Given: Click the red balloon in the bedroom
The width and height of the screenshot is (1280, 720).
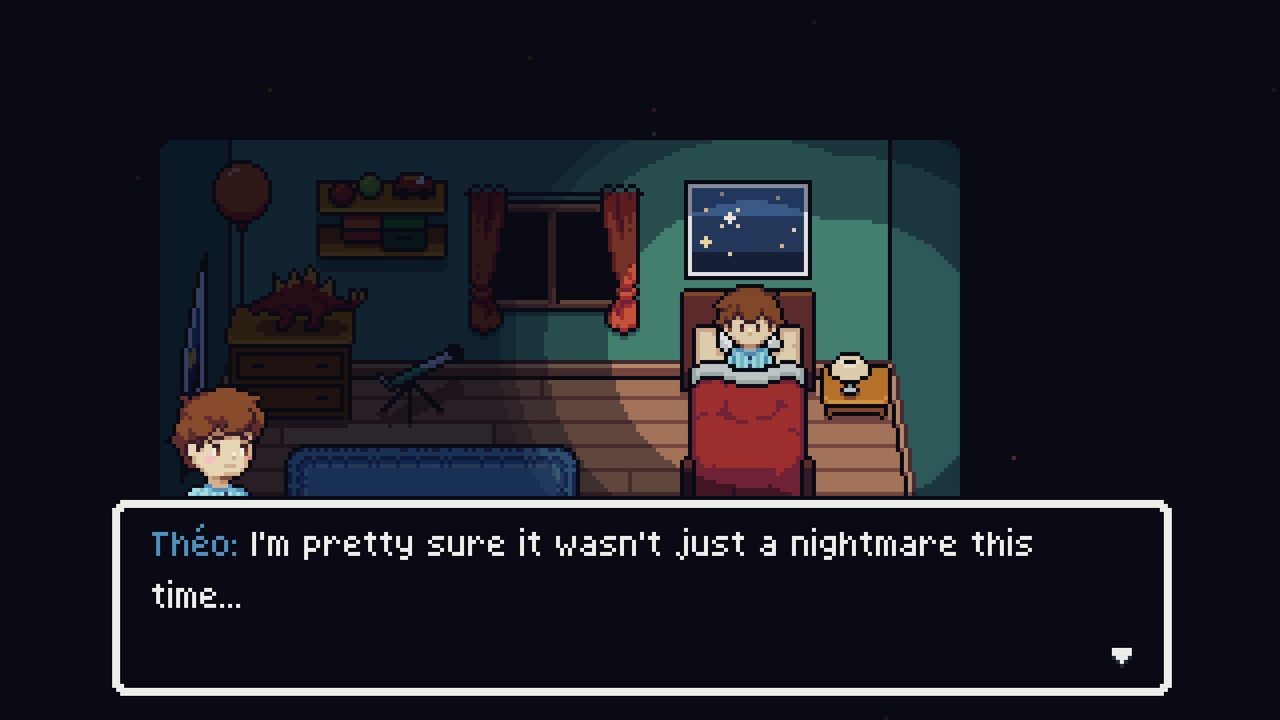Looking at the screenshot, I should (240, 192).
